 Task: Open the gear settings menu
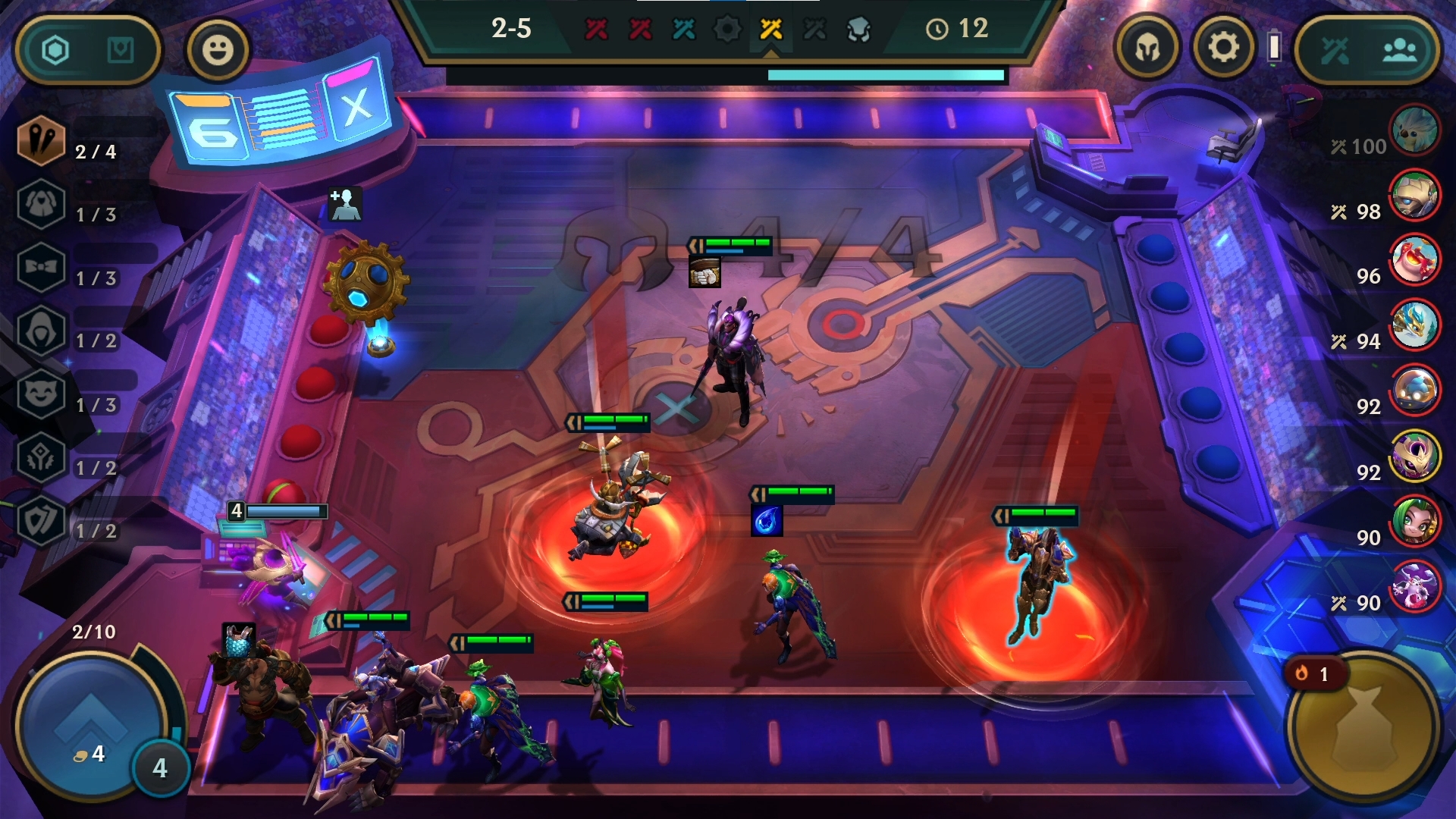[1222, 48]
